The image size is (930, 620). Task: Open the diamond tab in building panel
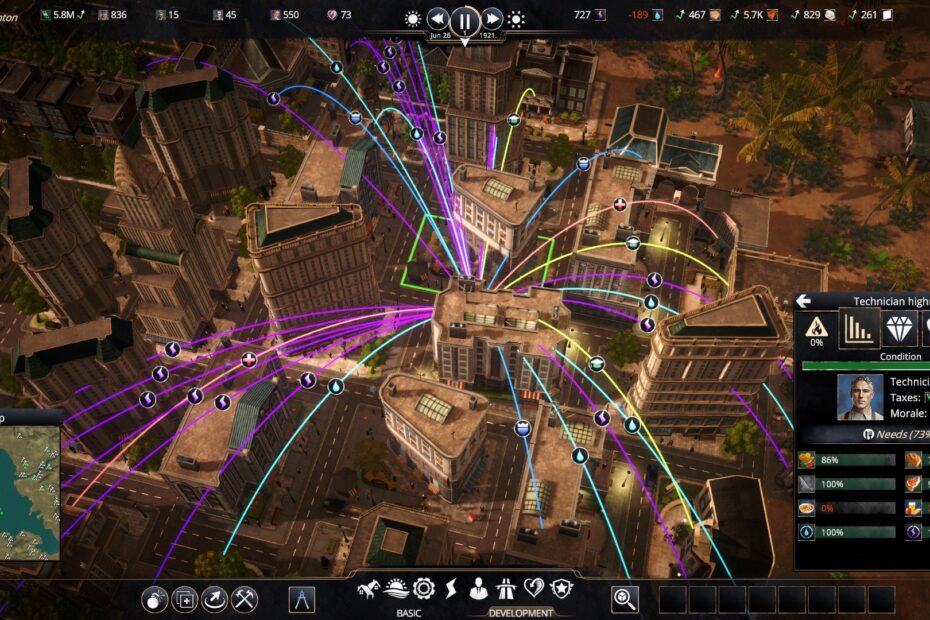pos(899,328)
